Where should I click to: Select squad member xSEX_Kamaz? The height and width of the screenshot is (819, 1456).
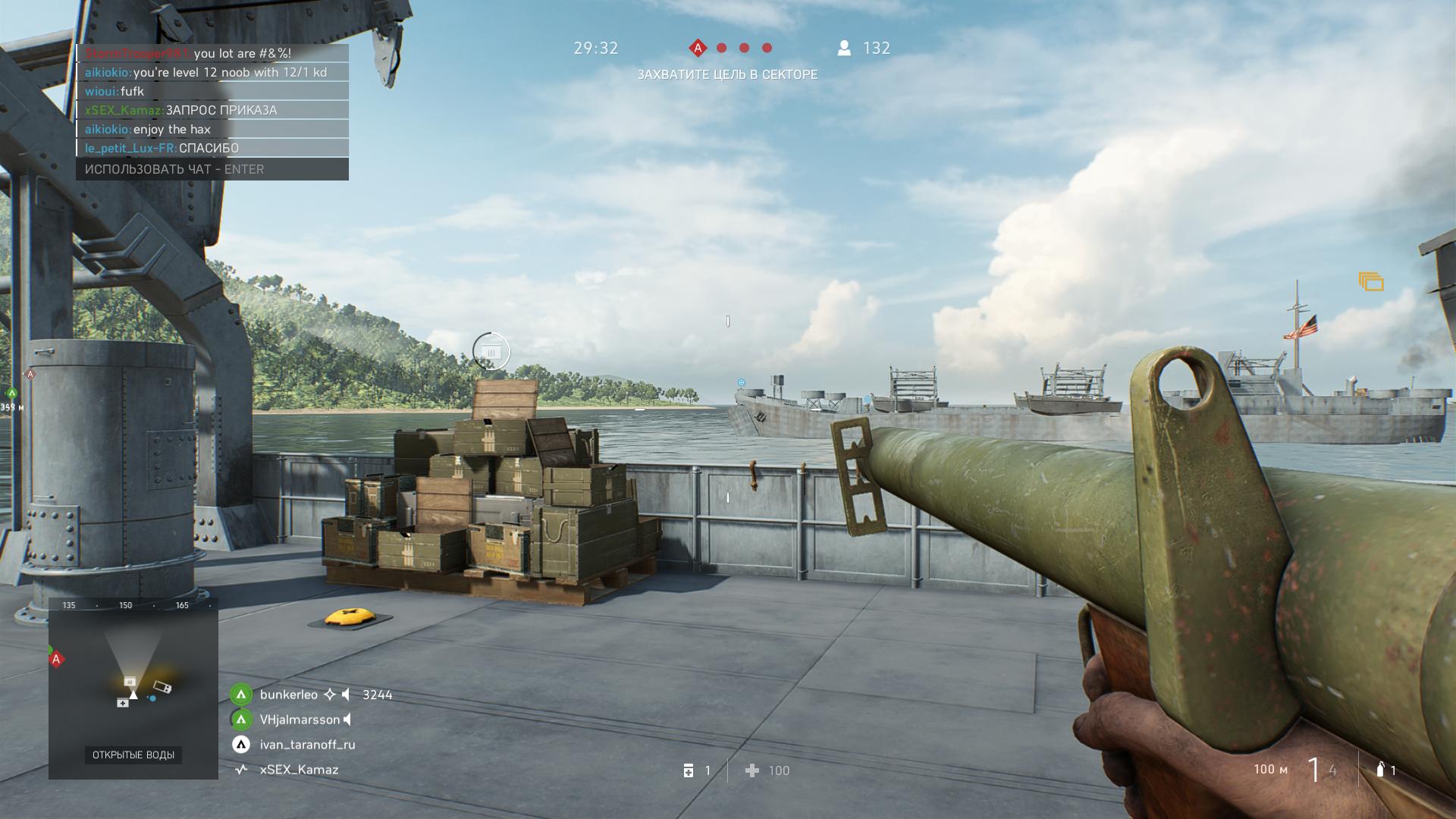point(299,770)
